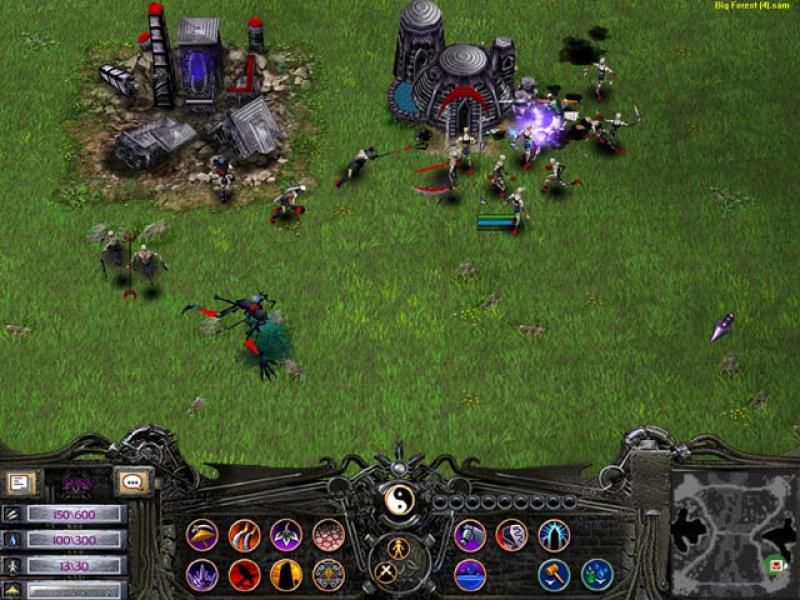Click the yin-yang emblem

tap(399, 499)
